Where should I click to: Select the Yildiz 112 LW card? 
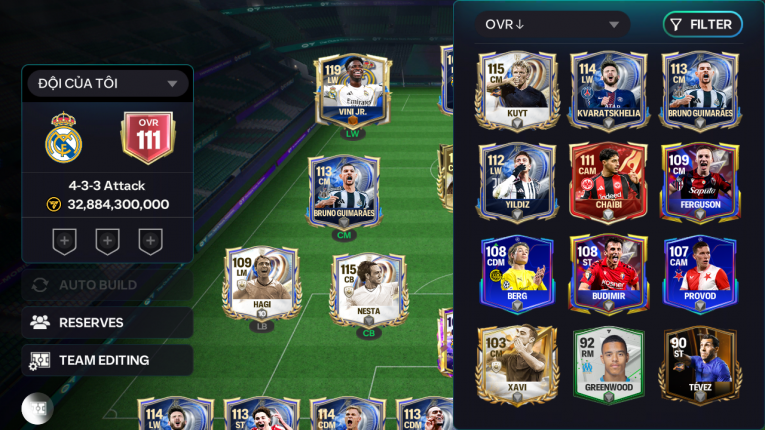[x=516, y=181]
